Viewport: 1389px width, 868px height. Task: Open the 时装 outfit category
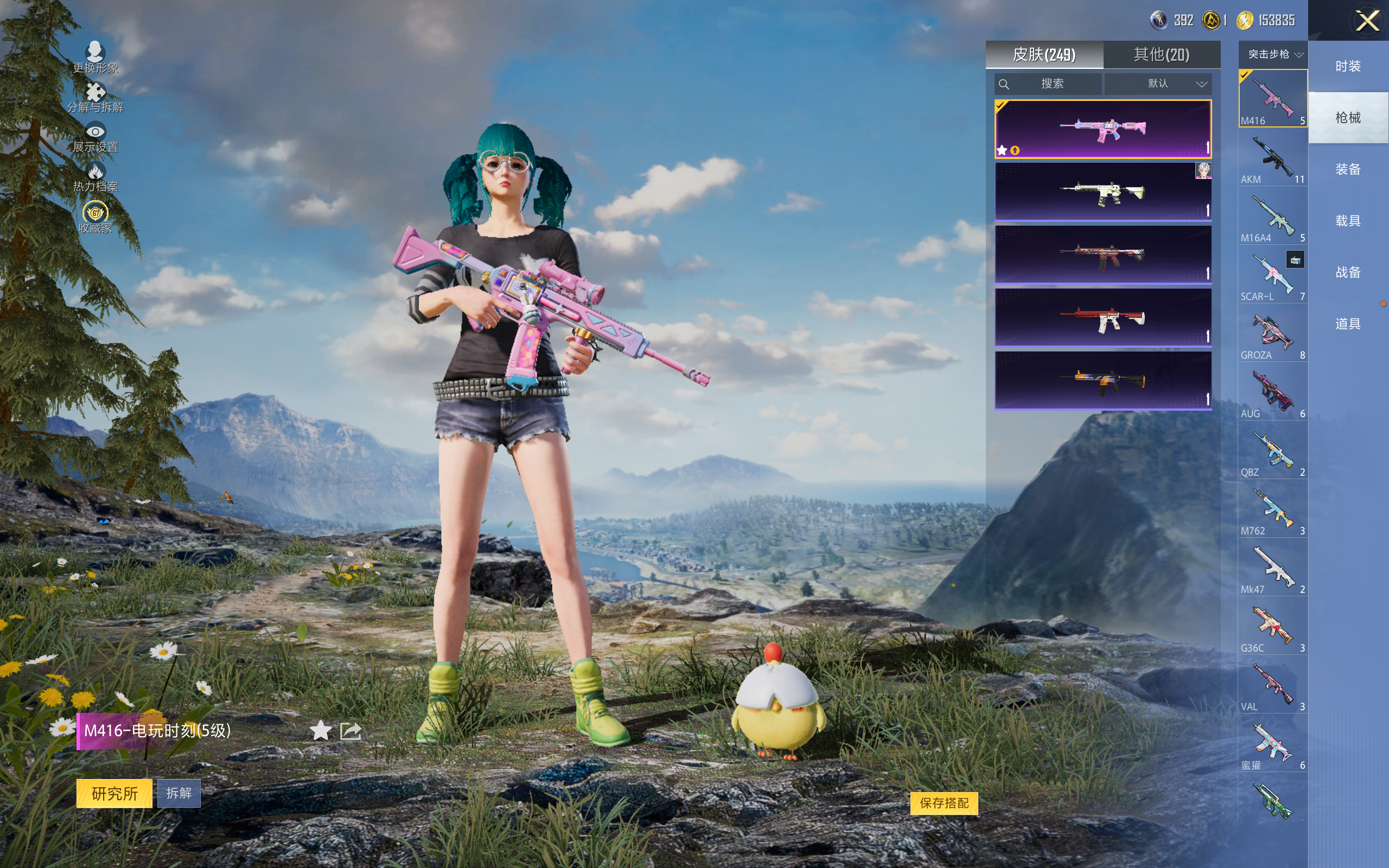click(1348, 66)
